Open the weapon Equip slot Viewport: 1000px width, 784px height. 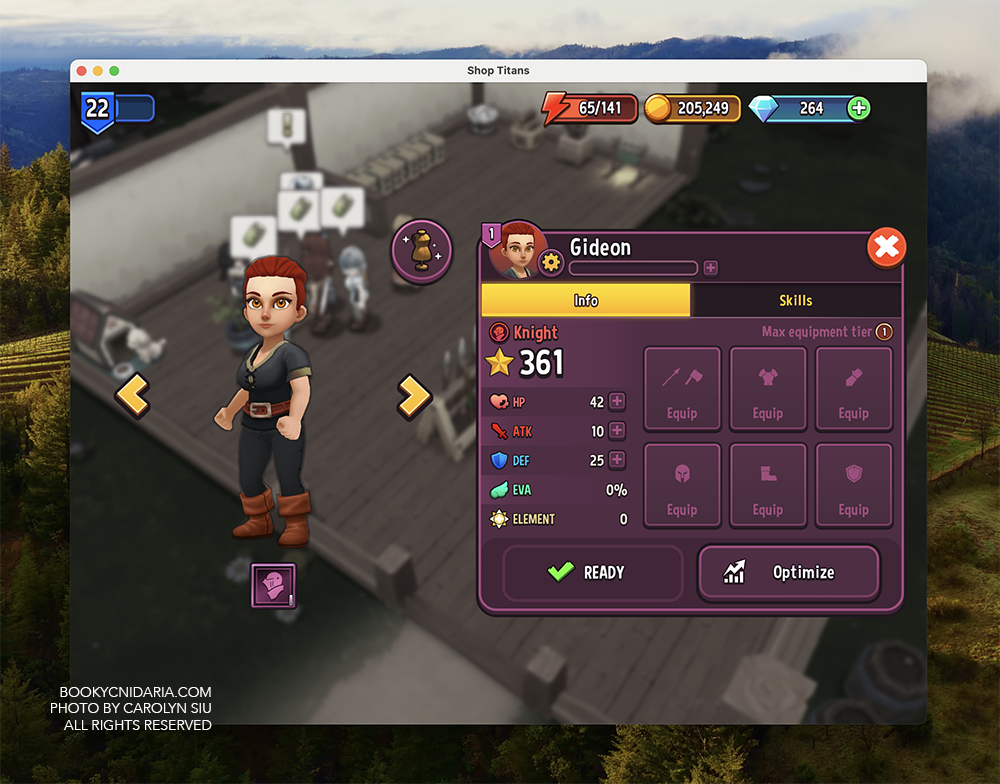click(x=682, y=388)
